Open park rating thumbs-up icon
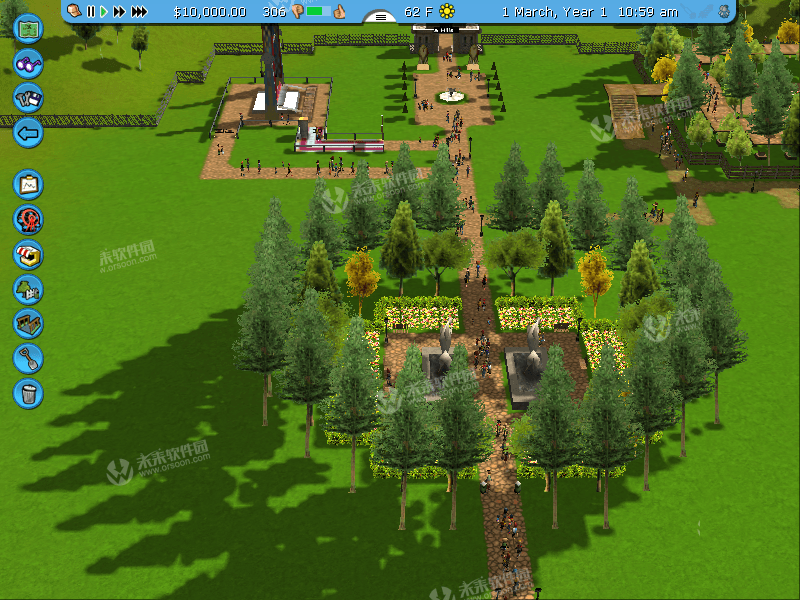The width and height of the screenshot is (800, 600). [339, 12]
